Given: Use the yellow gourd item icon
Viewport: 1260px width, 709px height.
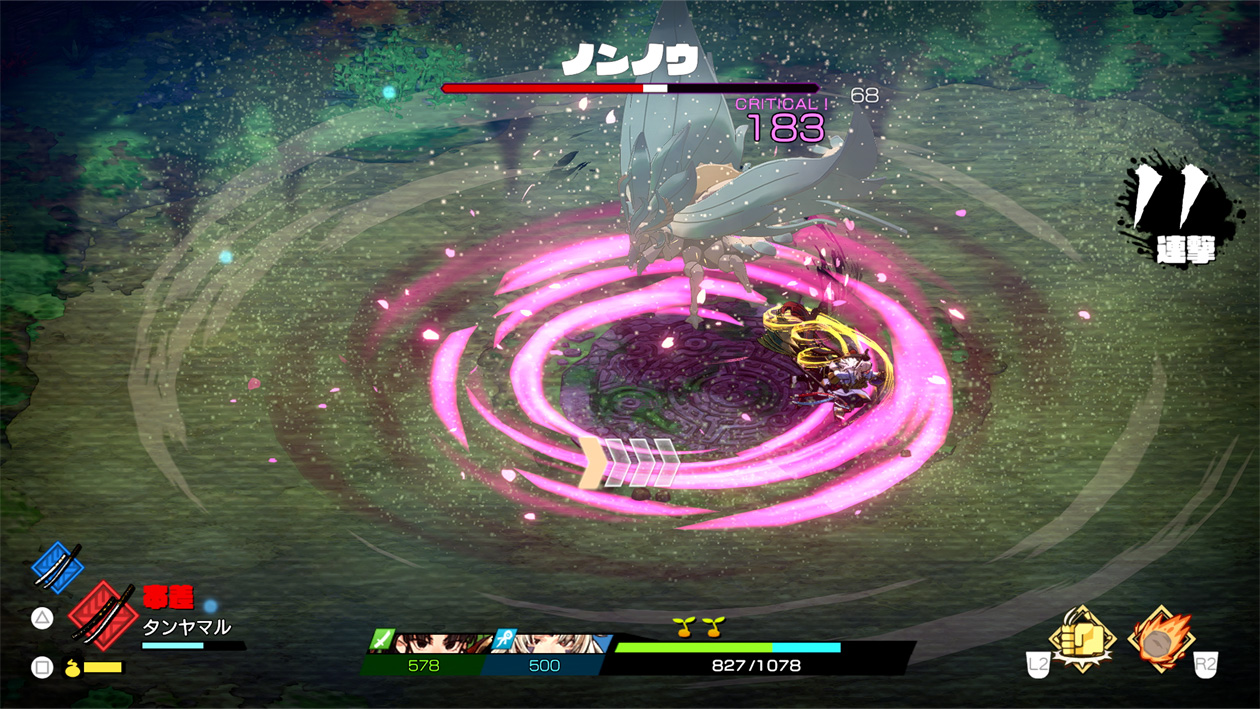Looking at the screenshot, I should point(73,667).
